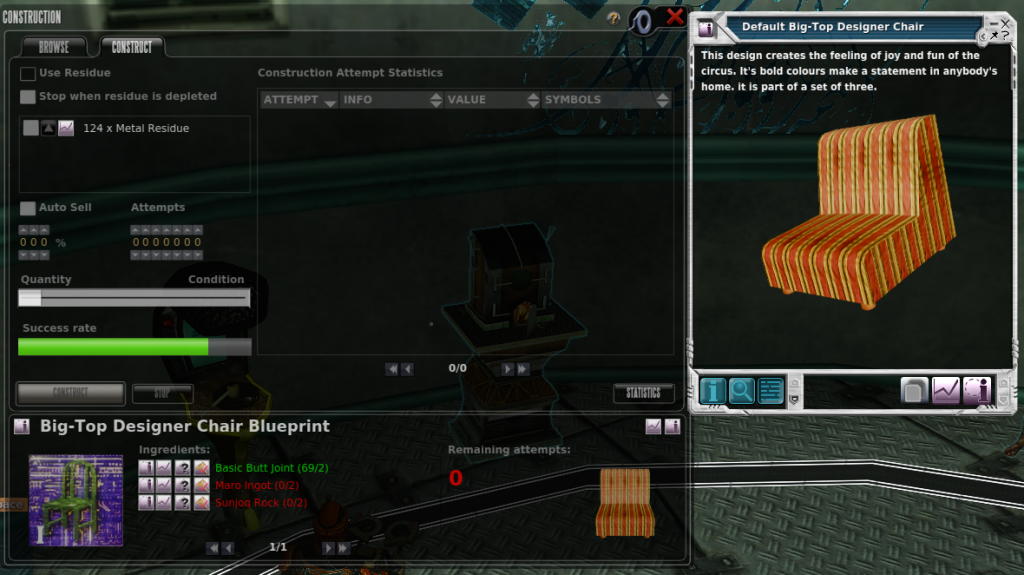Image resolution: width=1024 pixels, height=575 pixels.
Task: Enable the Use Residue checkbox
Action: point(28,73)
